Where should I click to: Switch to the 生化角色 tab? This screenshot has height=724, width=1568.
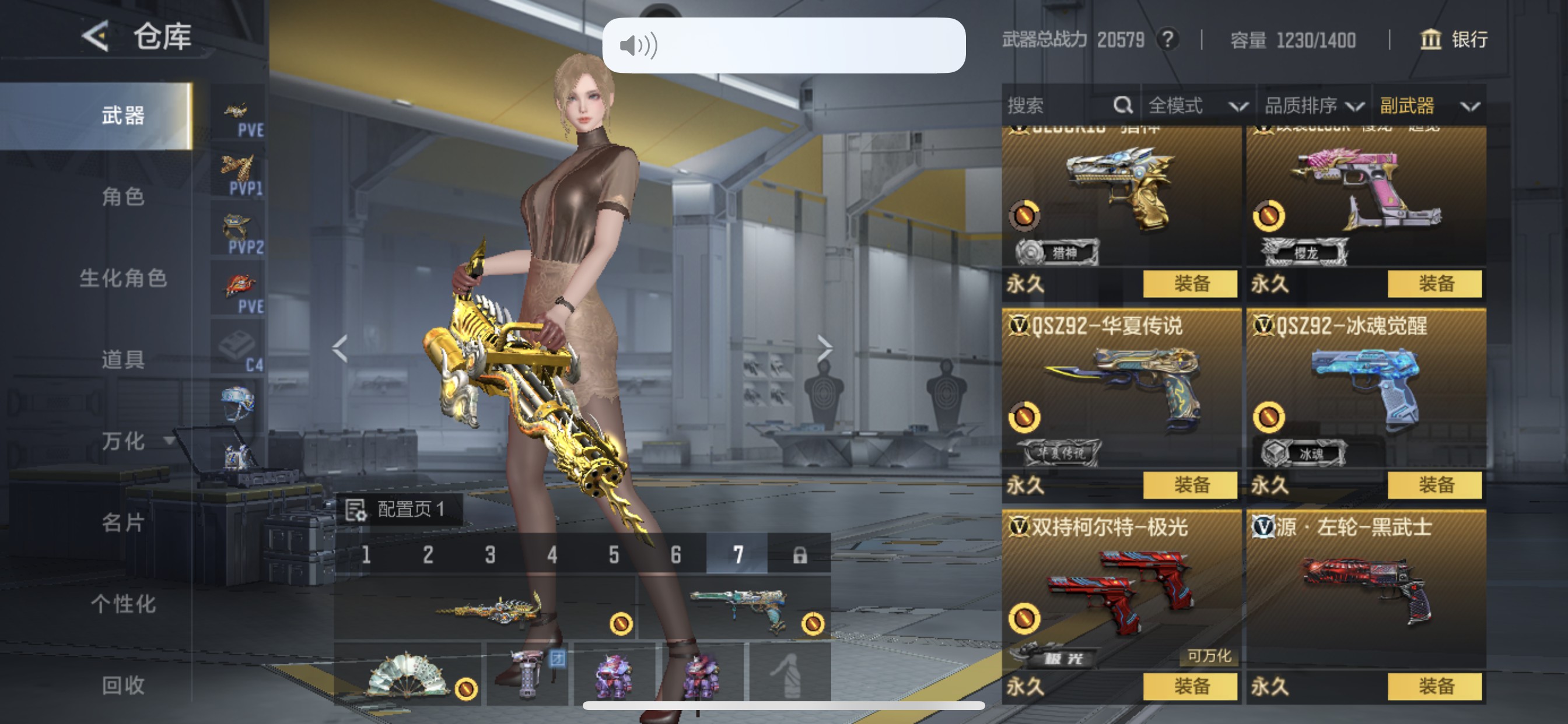pyautogui.click(x=123, y=278)
